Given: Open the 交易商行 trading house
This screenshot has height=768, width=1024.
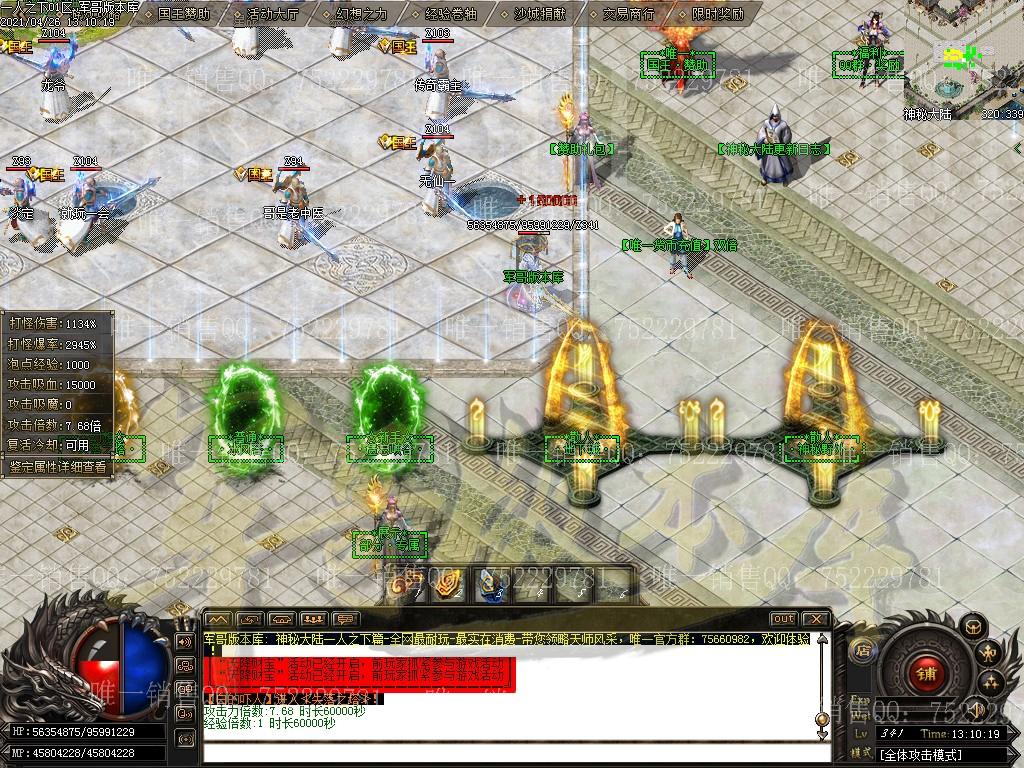Looking at the screenshot, I should tap(628, 14).
